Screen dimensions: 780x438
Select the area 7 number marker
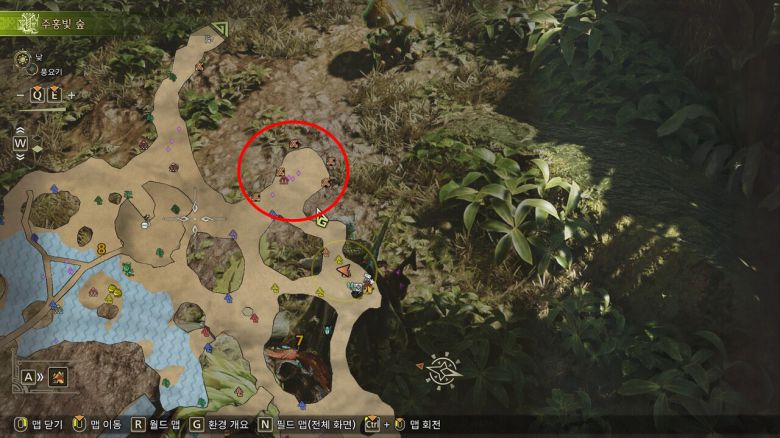(299, 340)
